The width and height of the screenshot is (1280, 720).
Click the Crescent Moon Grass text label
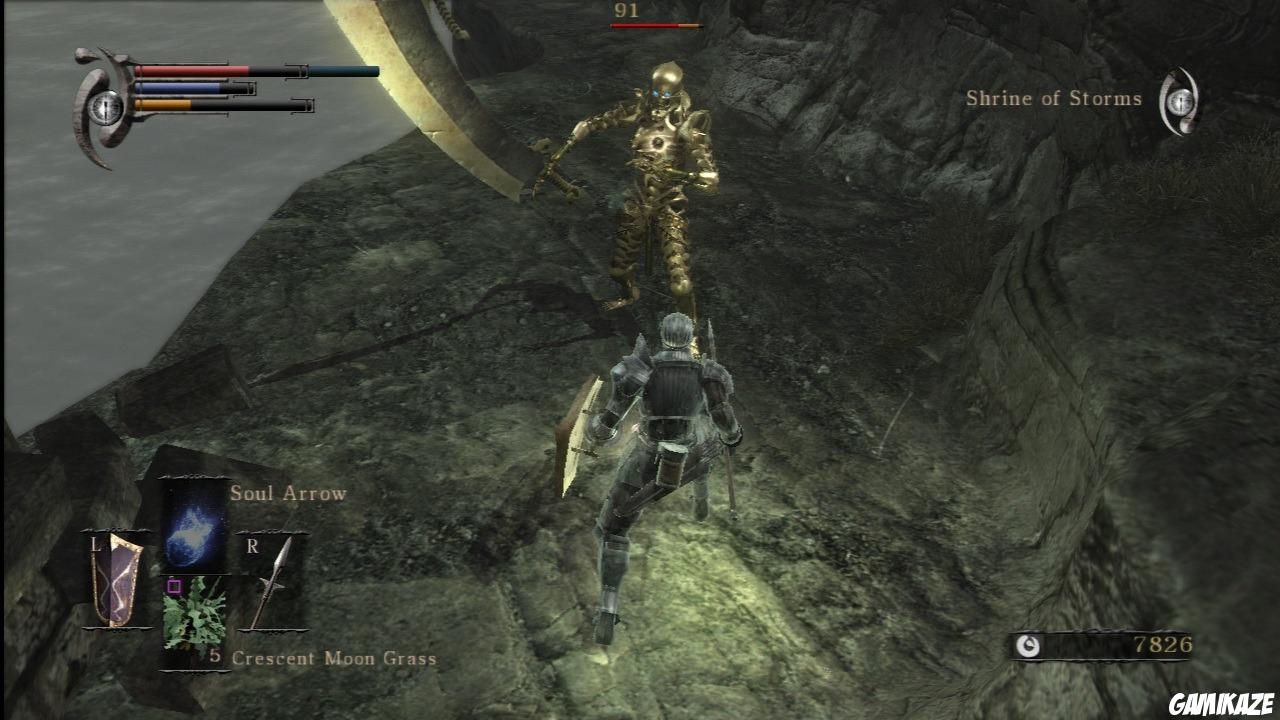[334, 658]
